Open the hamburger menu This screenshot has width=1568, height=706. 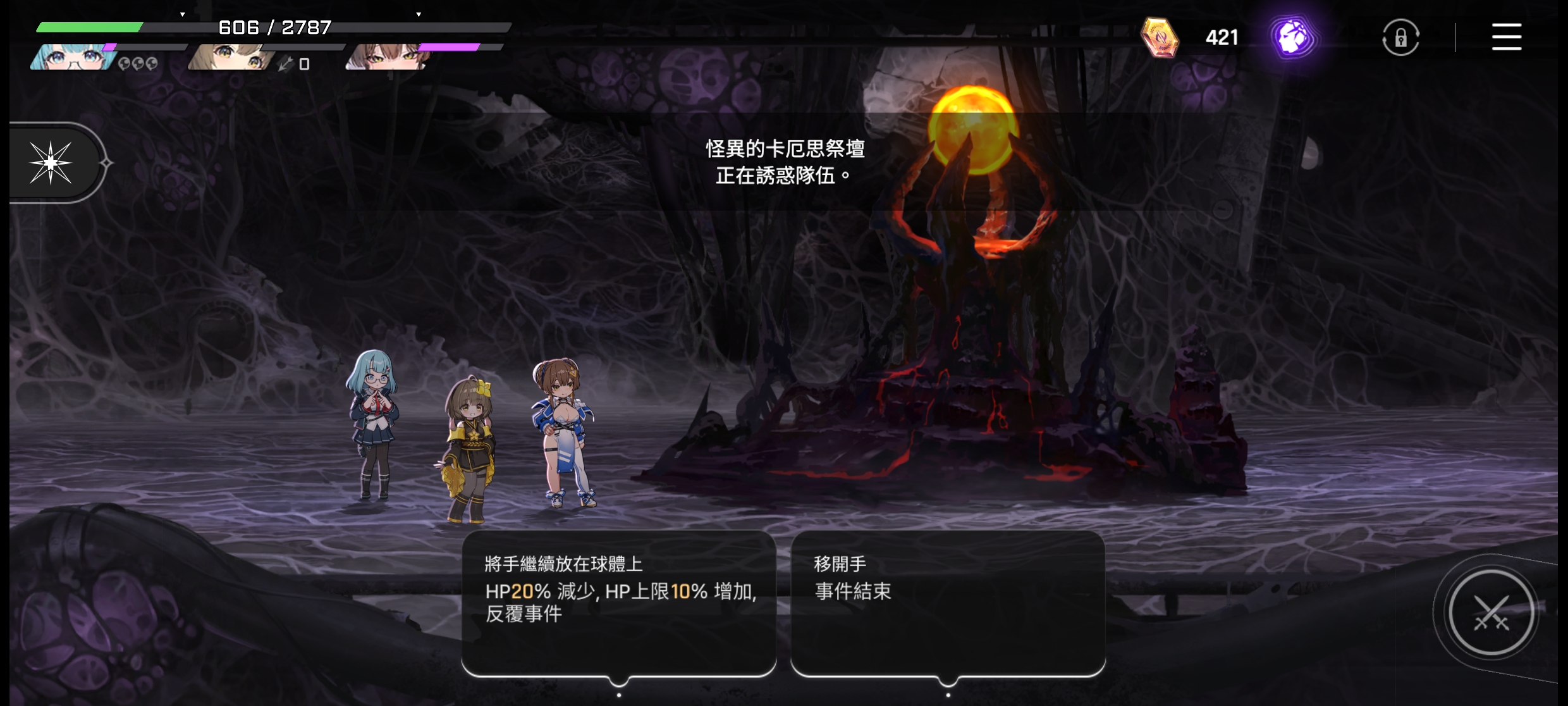1506,37
